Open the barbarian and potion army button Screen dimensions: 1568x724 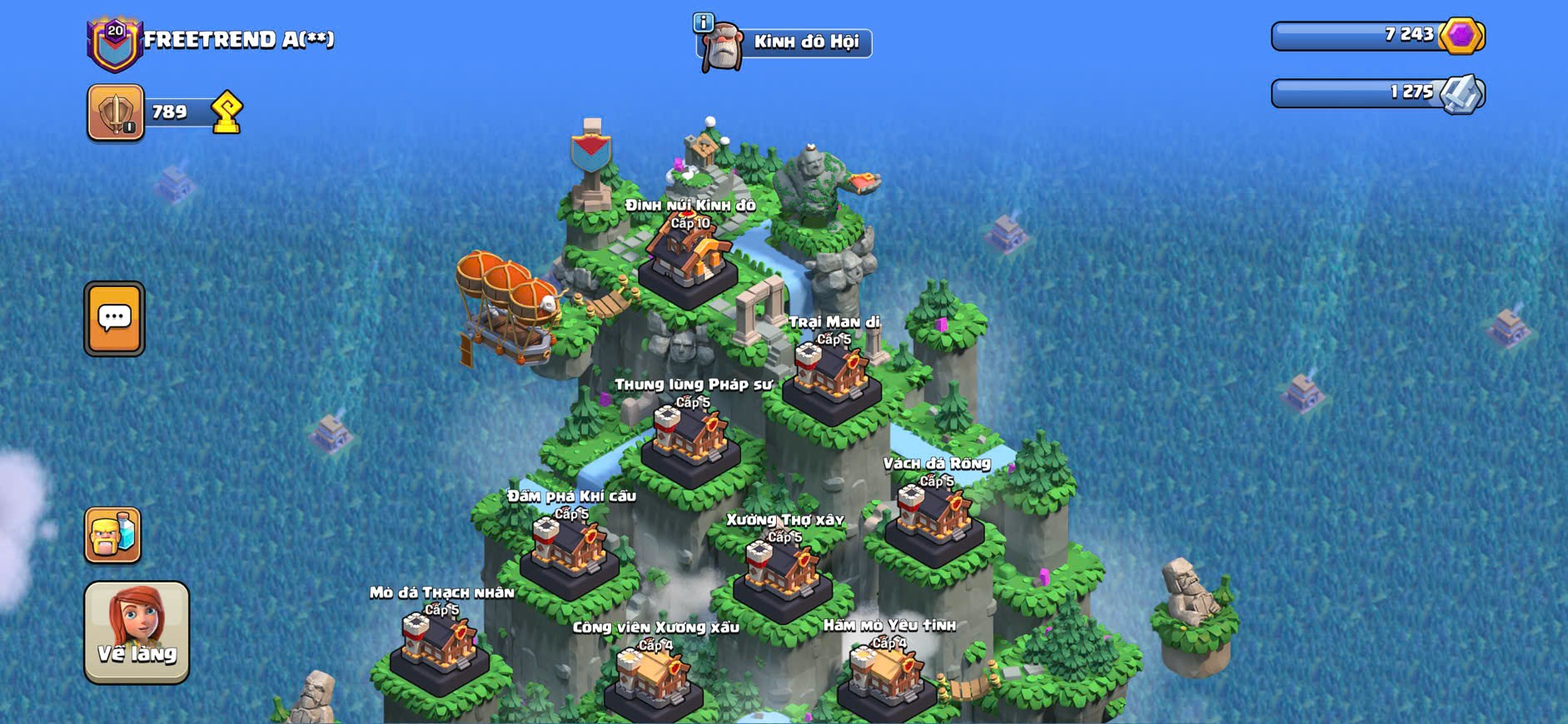[x=112, y=535]
